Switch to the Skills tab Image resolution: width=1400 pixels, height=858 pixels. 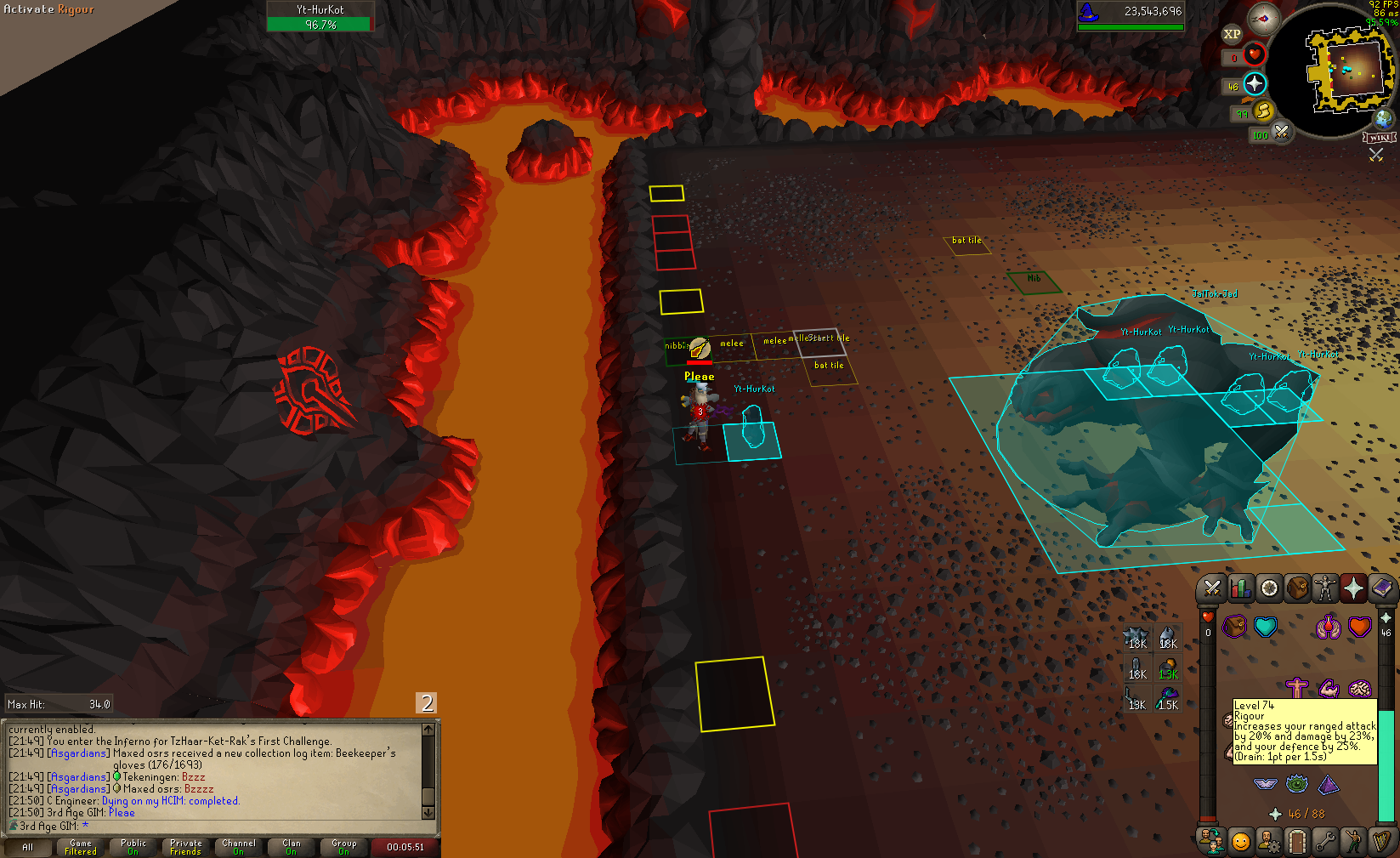pyautogui.click(x=1241, y=588)
